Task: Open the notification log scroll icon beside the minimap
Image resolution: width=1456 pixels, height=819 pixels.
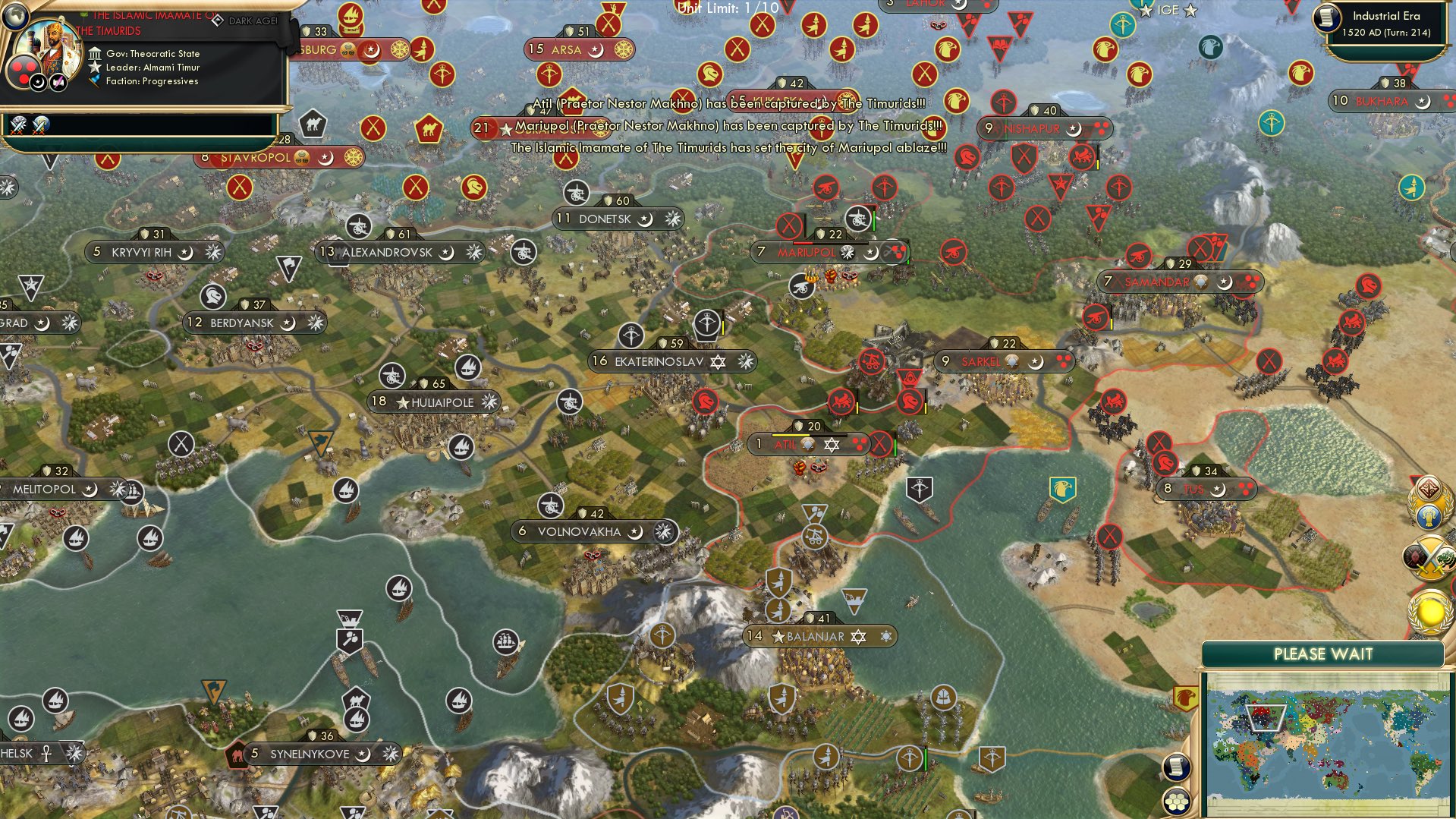Action: point(1177,768)
